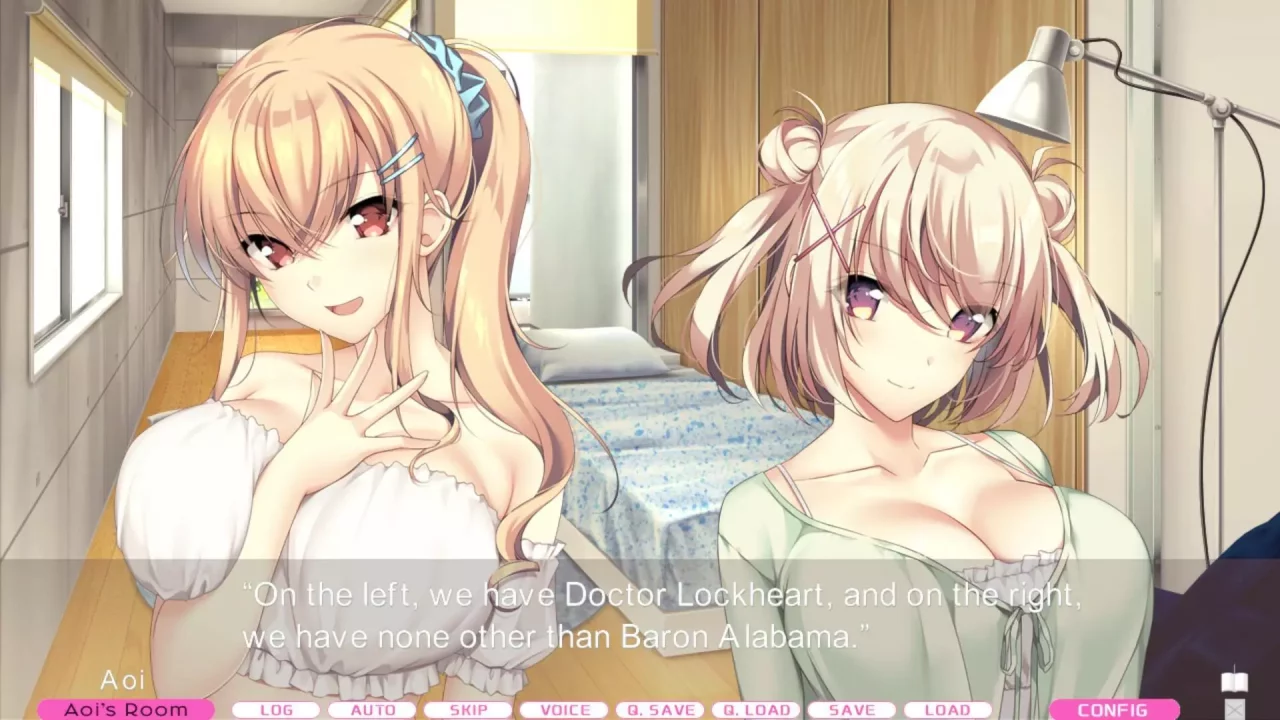Image resolution: width=1280 pixels, height=720 pixels.
Task: Open the LOAD screen
Action: (x=947, y=709)
